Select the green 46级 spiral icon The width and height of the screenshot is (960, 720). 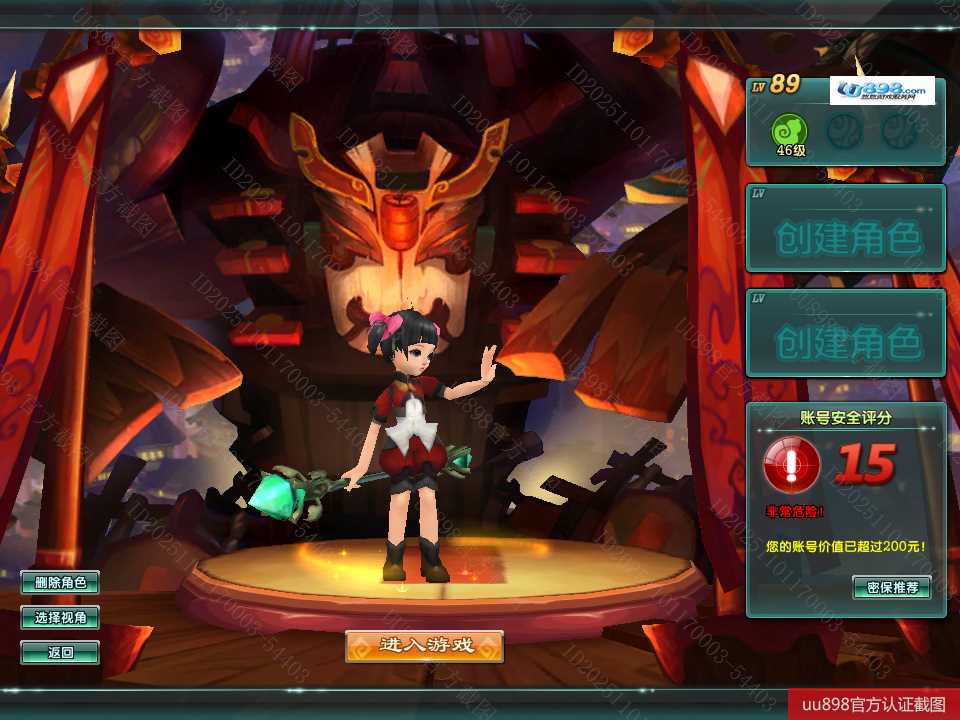click(790, 130)
